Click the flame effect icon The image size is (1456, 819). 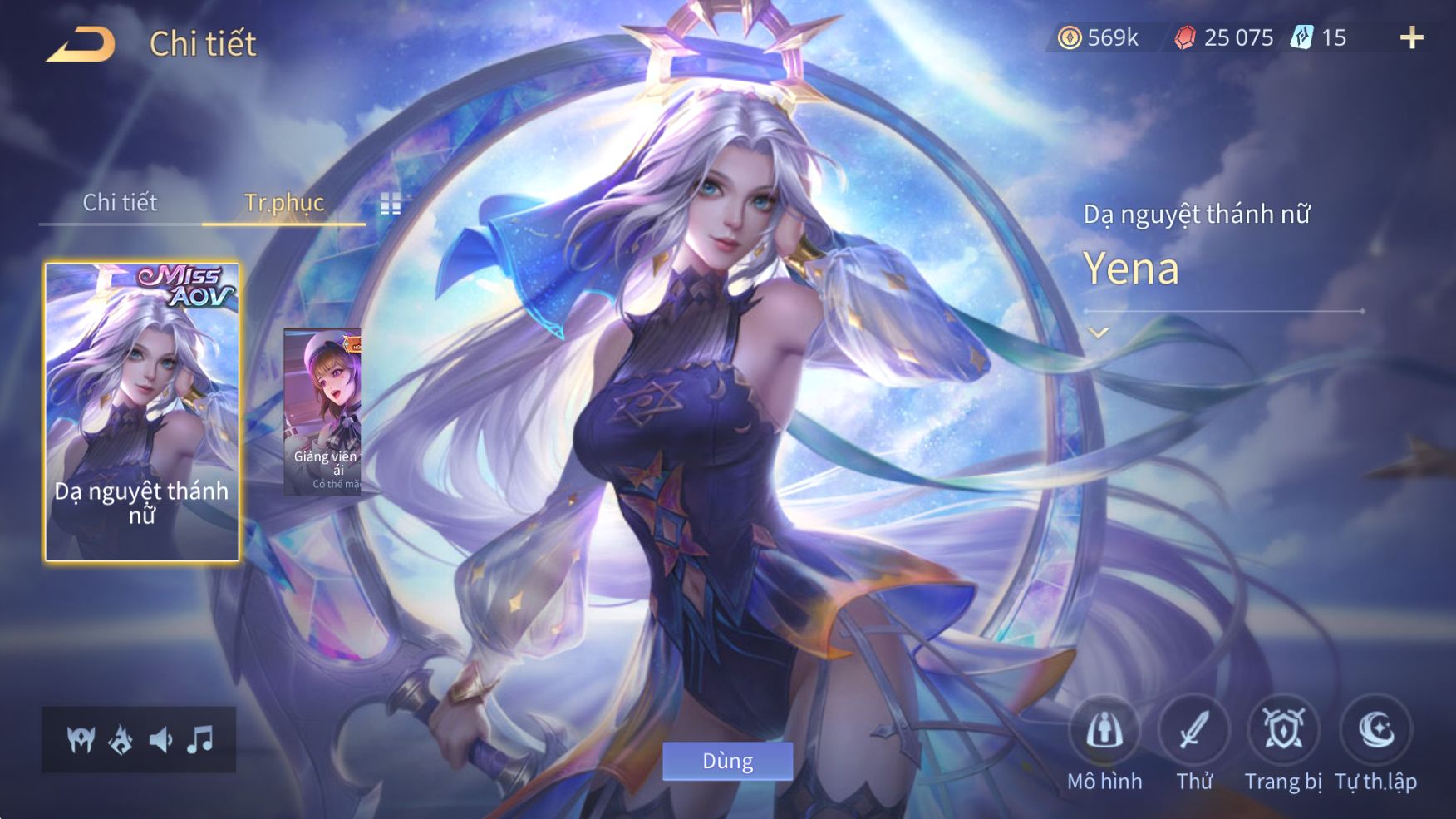coord(121,739)
